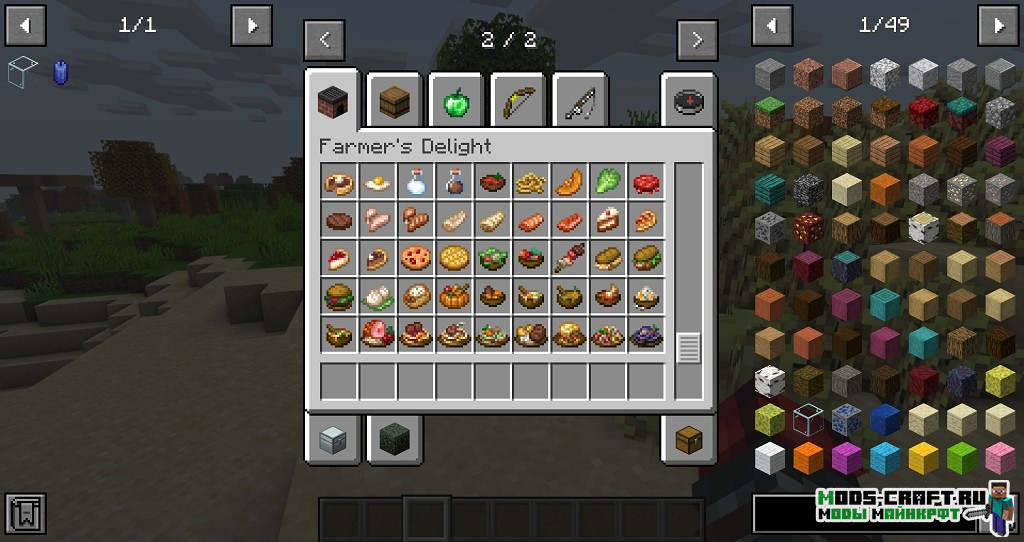Open the chest inventory tab
The width and height of the screenshot is (1024, 542).
click(688, 438)
